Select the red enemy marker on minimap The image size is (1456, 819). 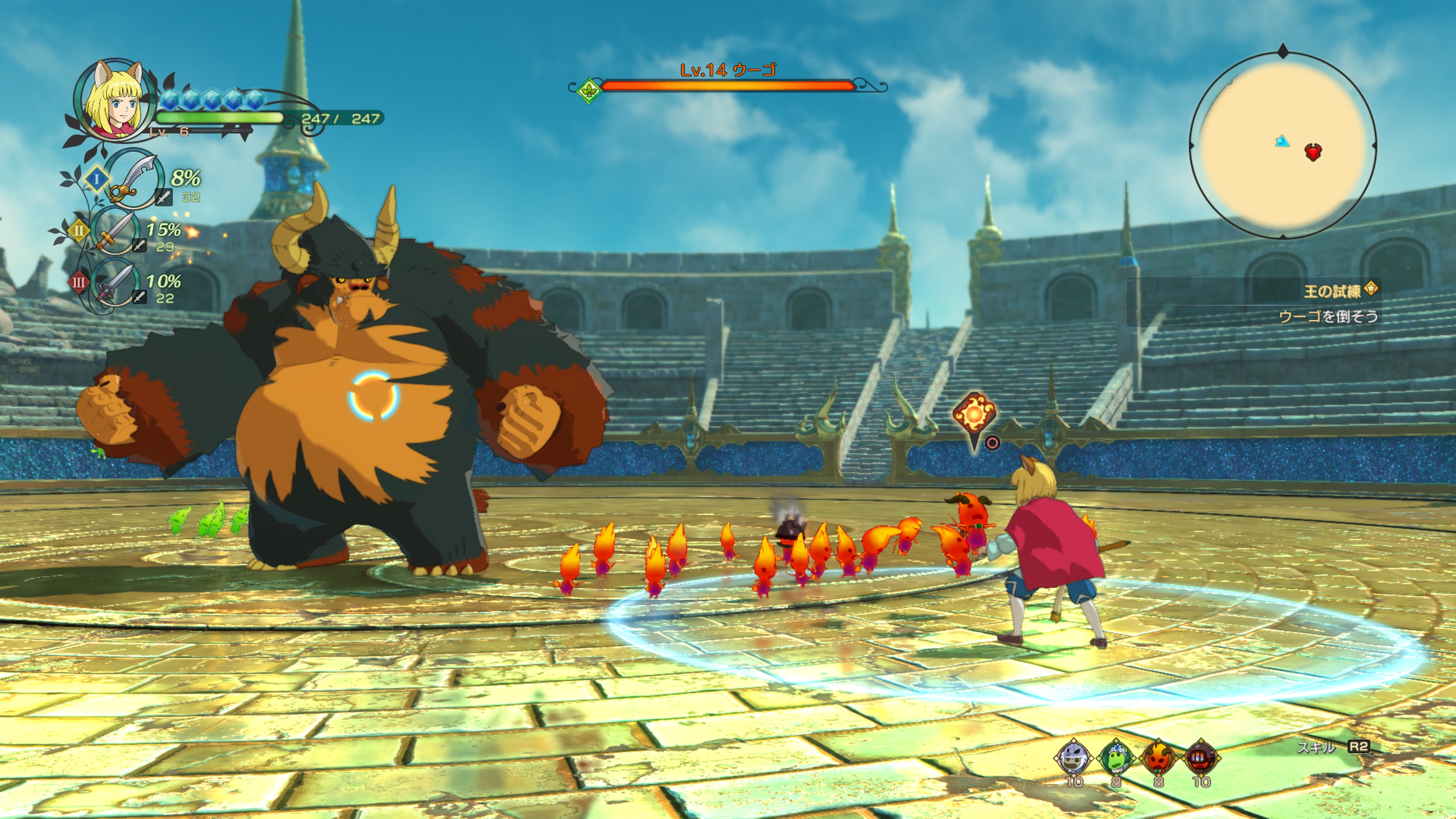1313,152
